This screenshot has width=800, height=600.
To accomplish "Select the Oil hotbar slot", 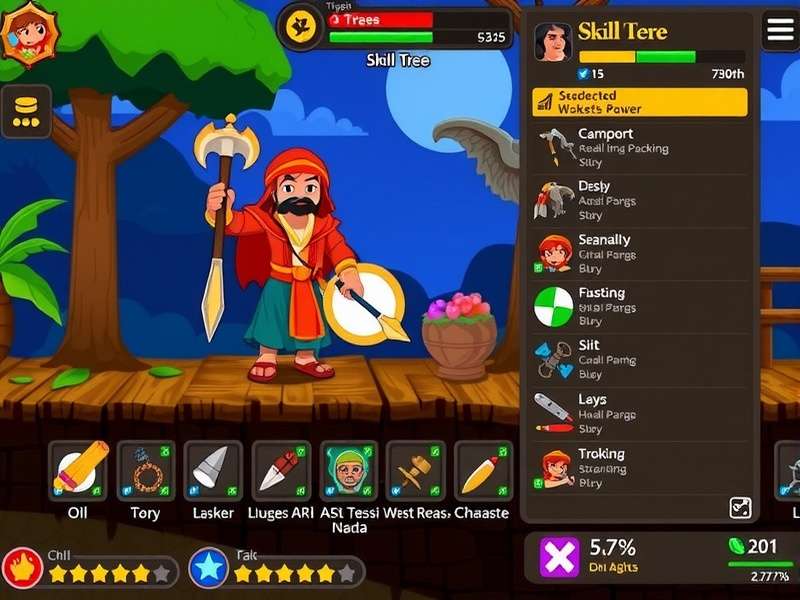I will tap(78, 470).
